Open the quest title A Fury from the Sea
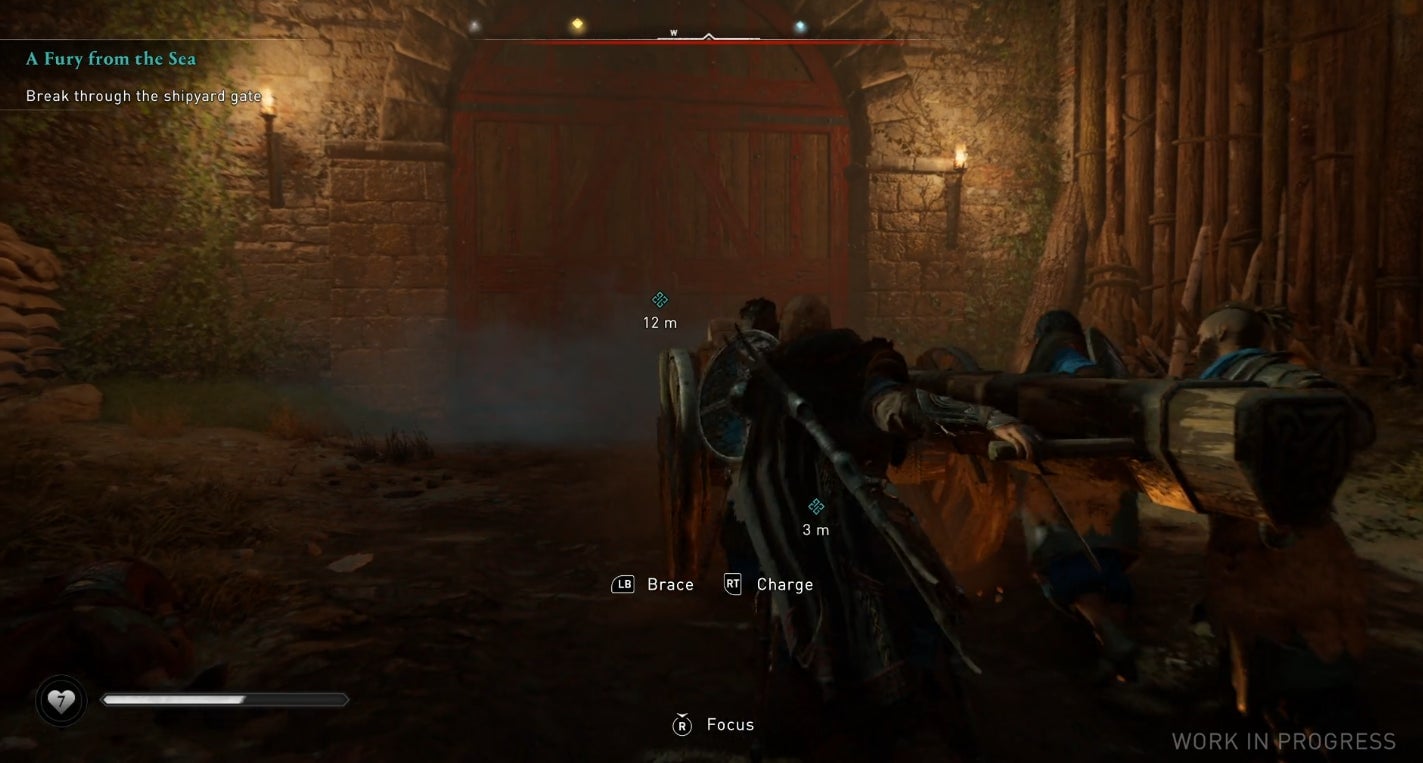 tap(111, 58)
